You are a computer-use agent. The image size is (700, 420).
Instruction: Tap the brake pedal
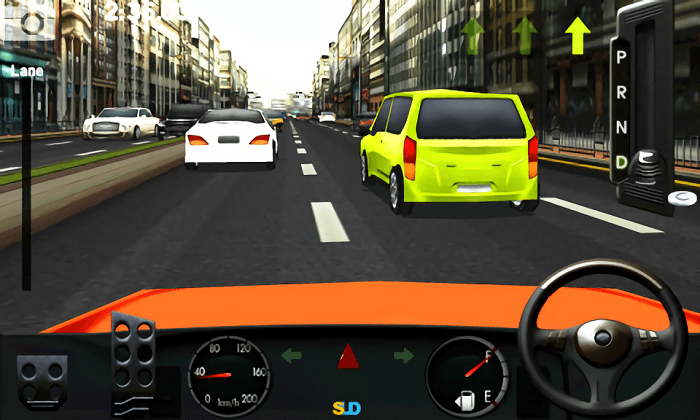coord(41,378)
